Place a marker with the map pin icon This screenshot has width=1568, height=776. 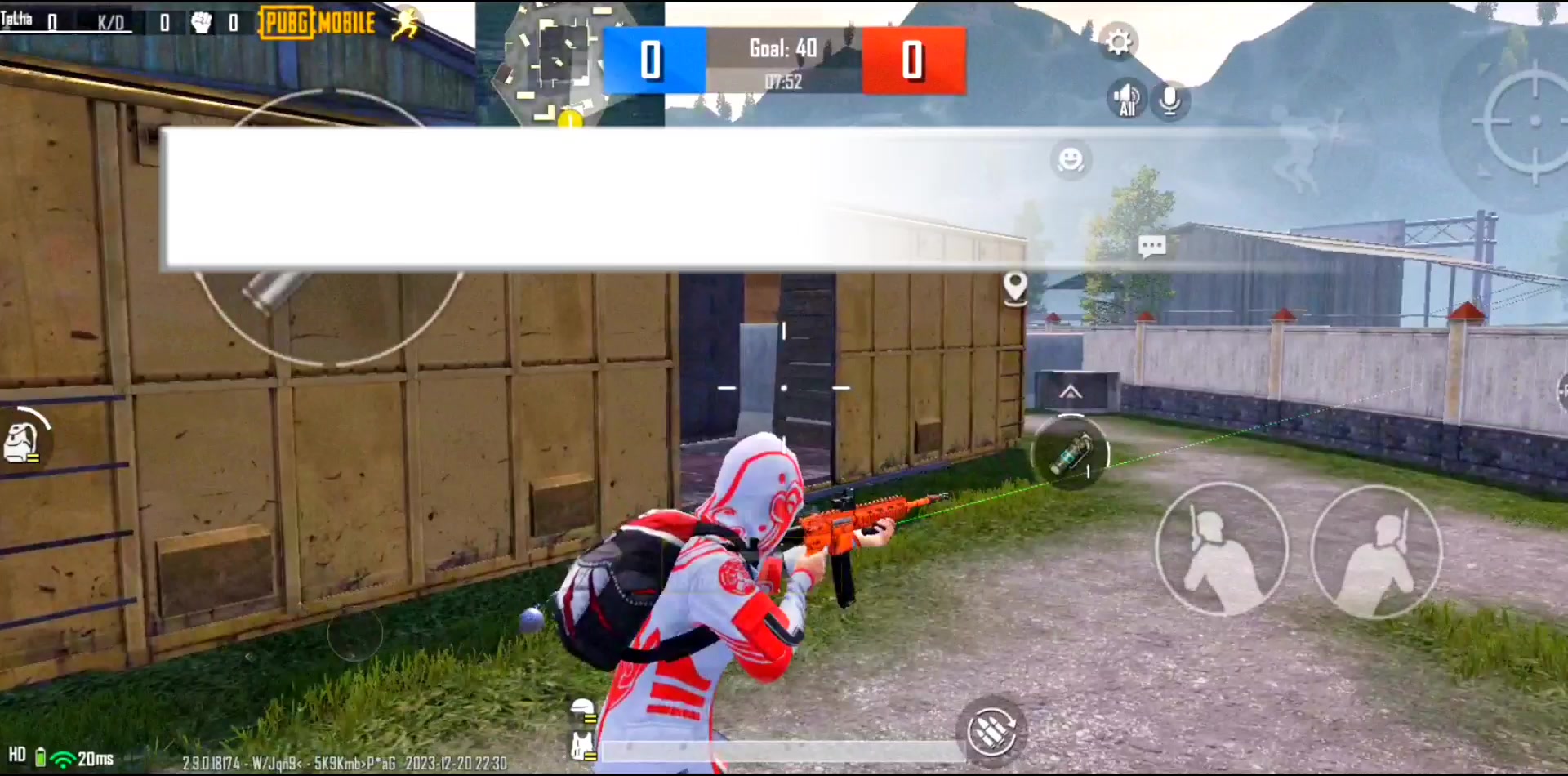[1015, 288]
